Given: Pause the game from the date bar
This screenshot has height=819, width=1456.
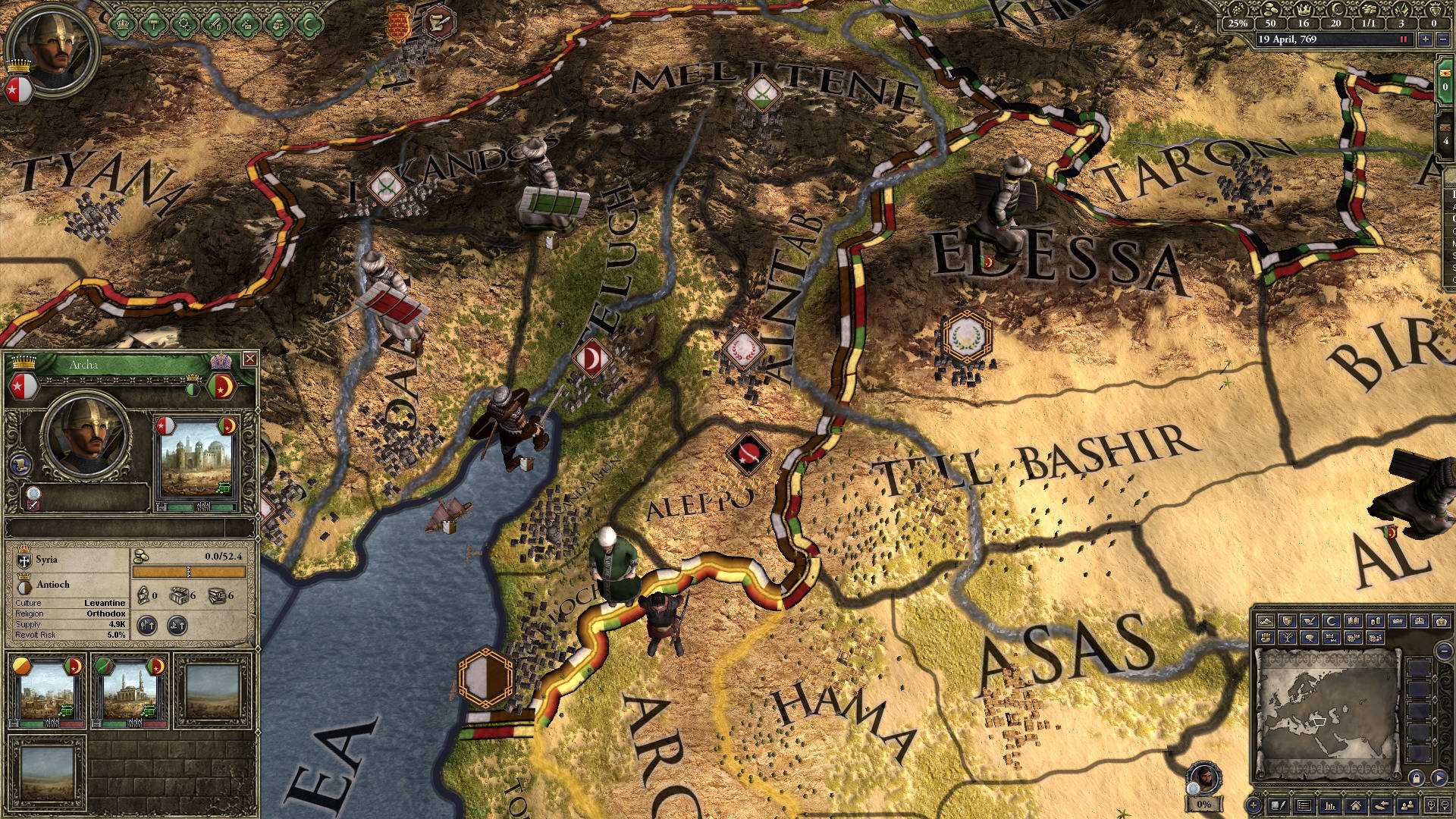Looking at the screenshot, I should (1402, 39).
